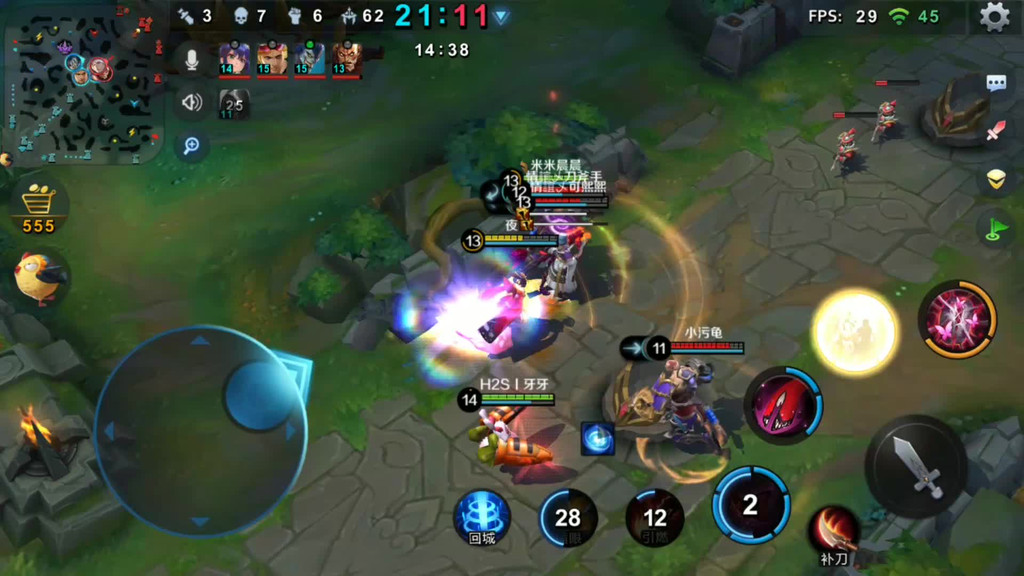Toggle the speaker sound button
Screen dimensions: 1024x576
tap(191, 102)
